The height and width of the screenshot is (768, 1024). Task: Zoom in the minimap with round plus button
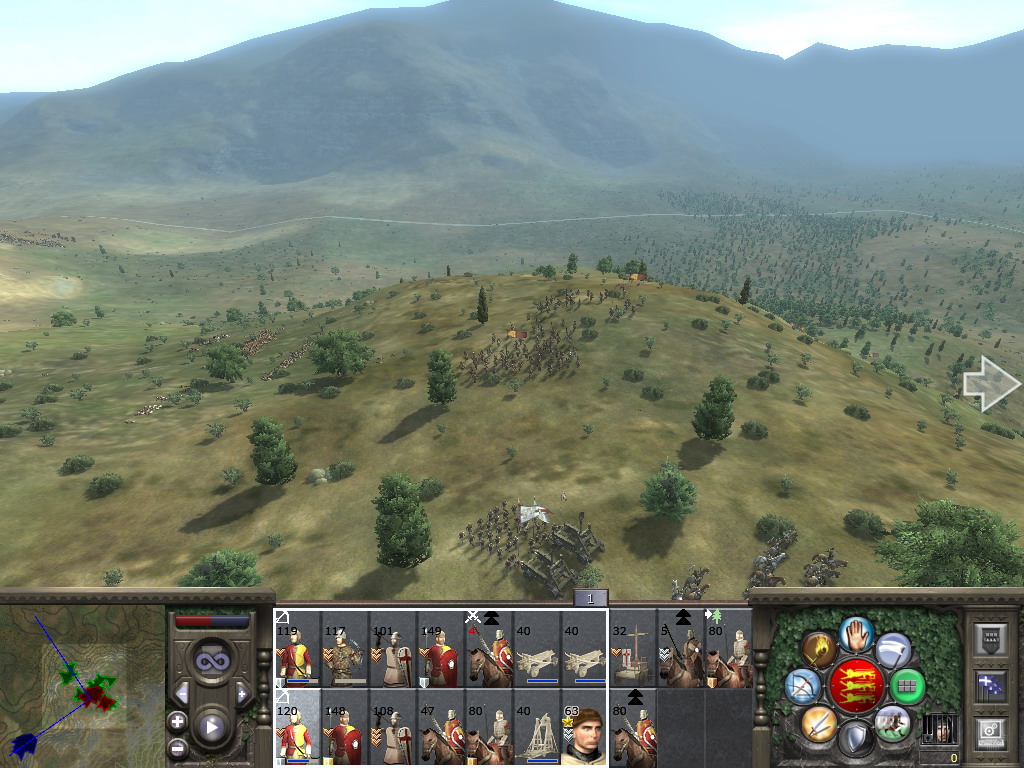point(177,721)
